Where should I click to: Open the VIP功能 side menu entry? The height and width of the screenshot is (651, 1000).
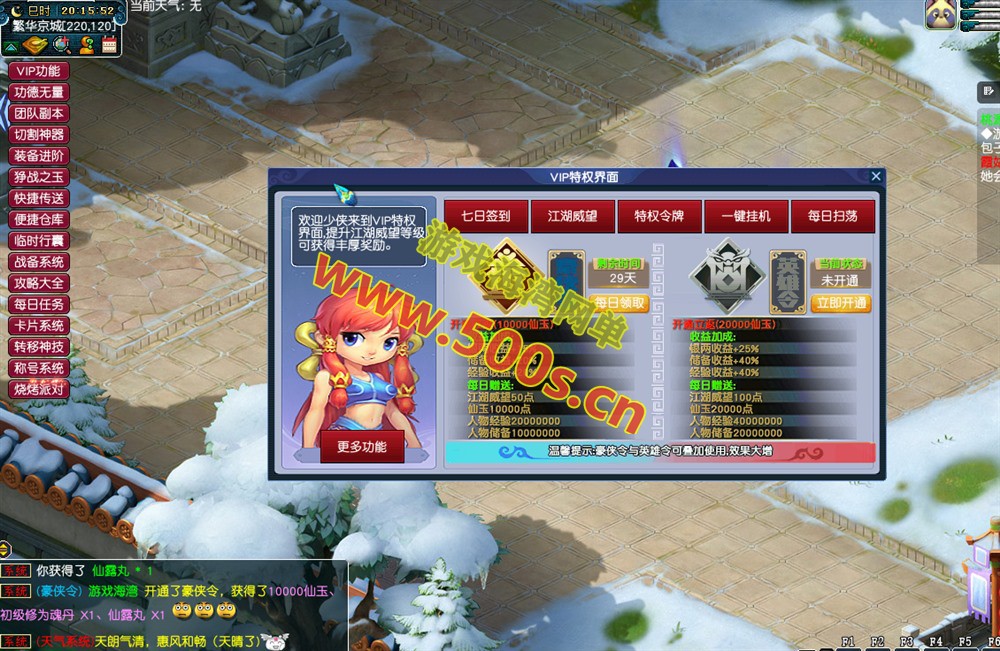click(39, 71)
